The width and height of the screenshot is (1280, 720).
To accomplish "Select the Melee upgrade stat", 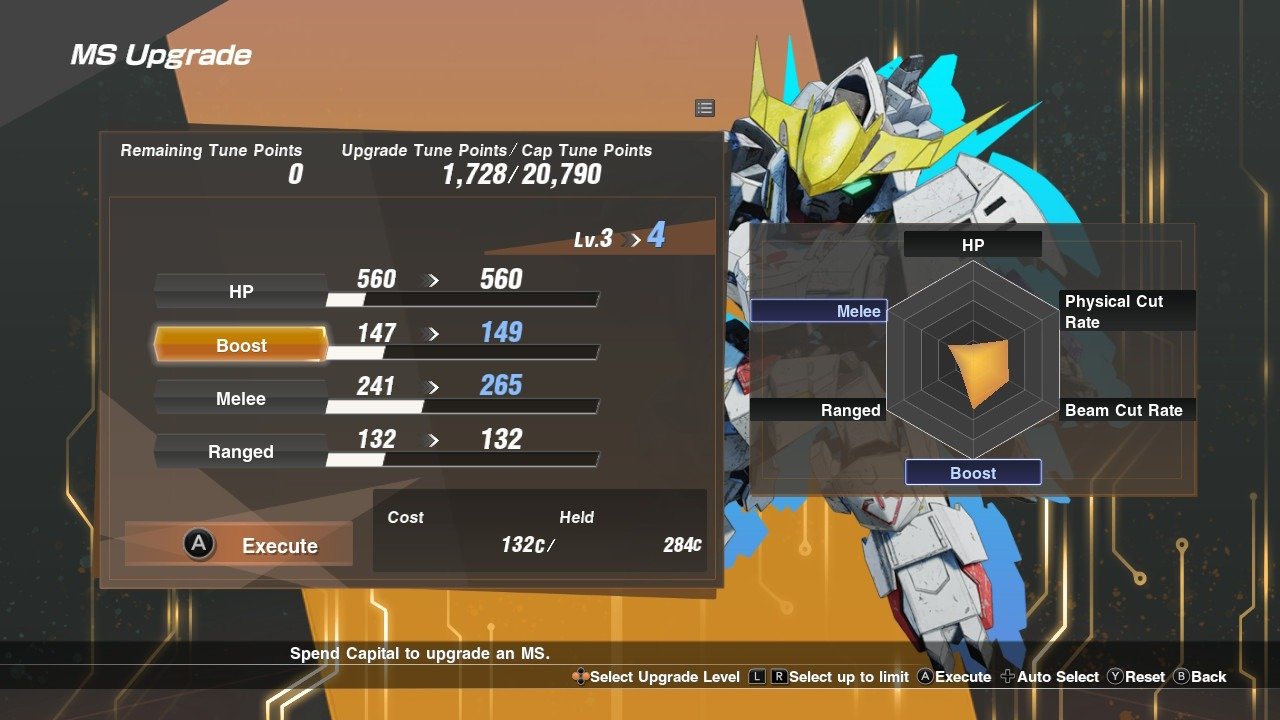I will pos(241,398).
